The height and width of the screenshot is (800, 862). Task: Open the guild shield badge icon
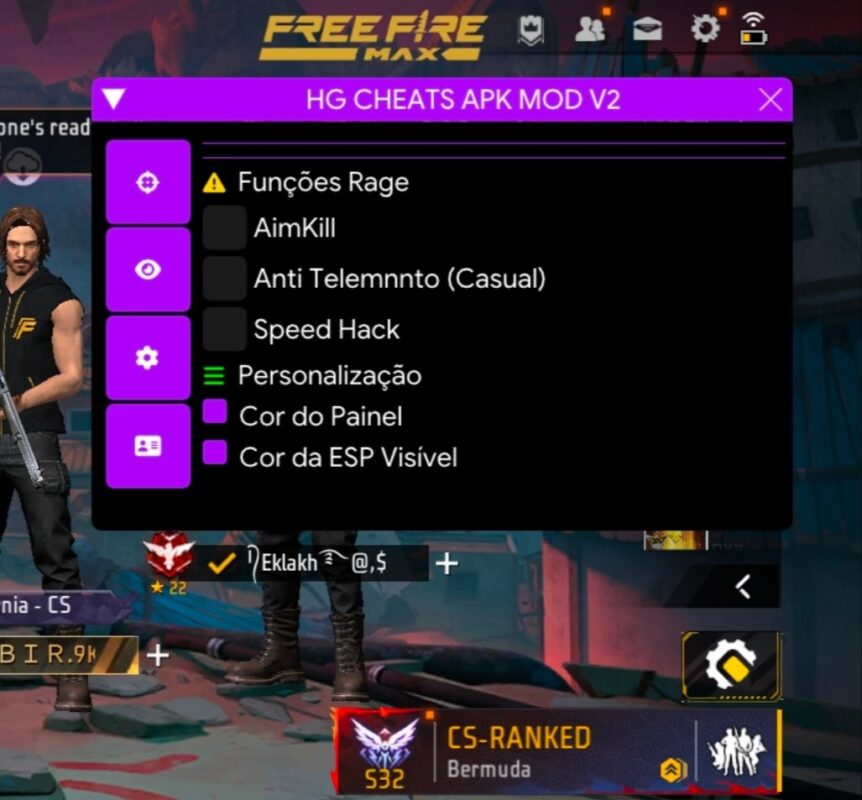click(x=530, y=31)
